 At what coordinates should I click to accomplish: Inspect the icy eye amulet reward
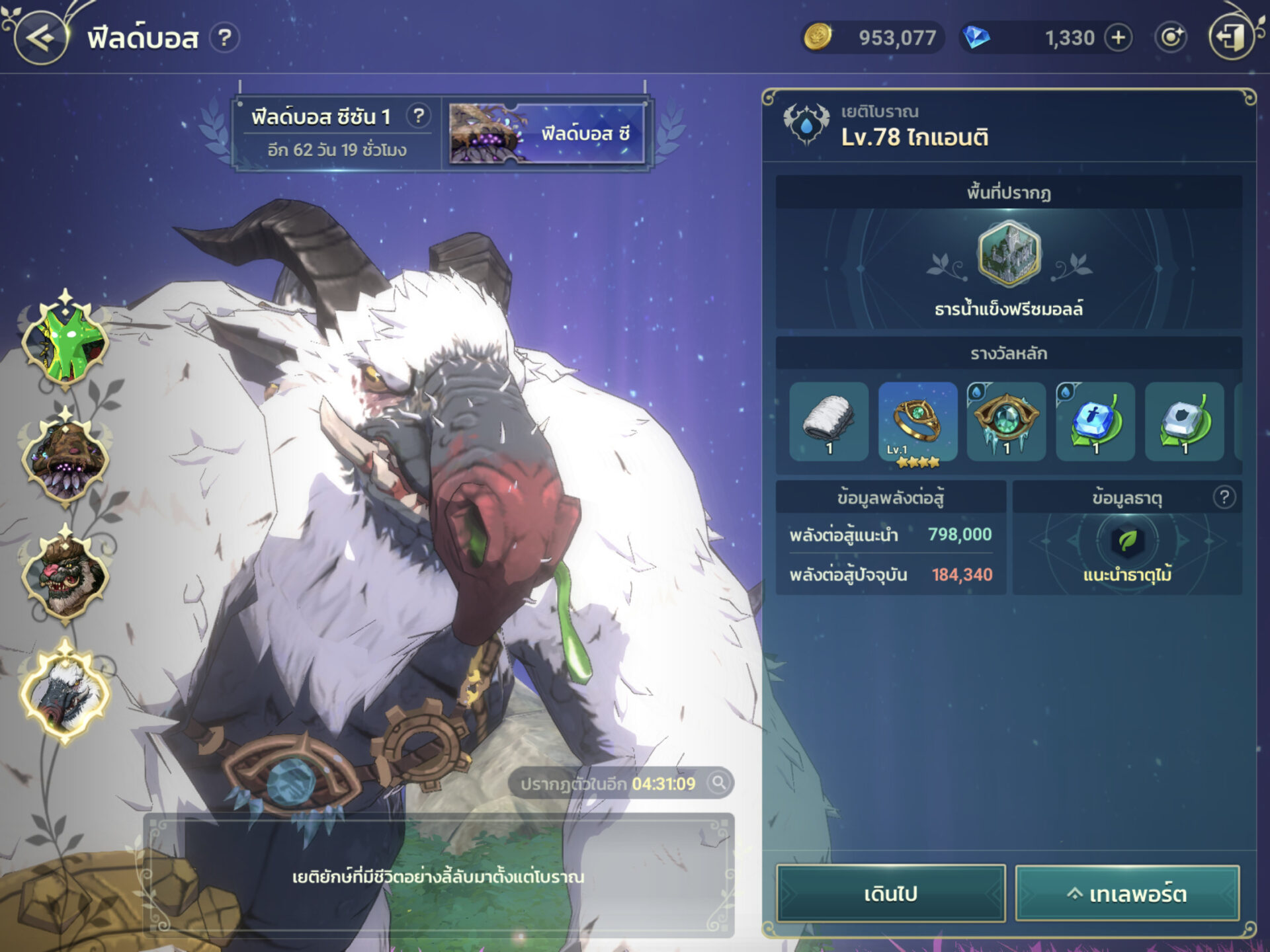point(1006,421)
